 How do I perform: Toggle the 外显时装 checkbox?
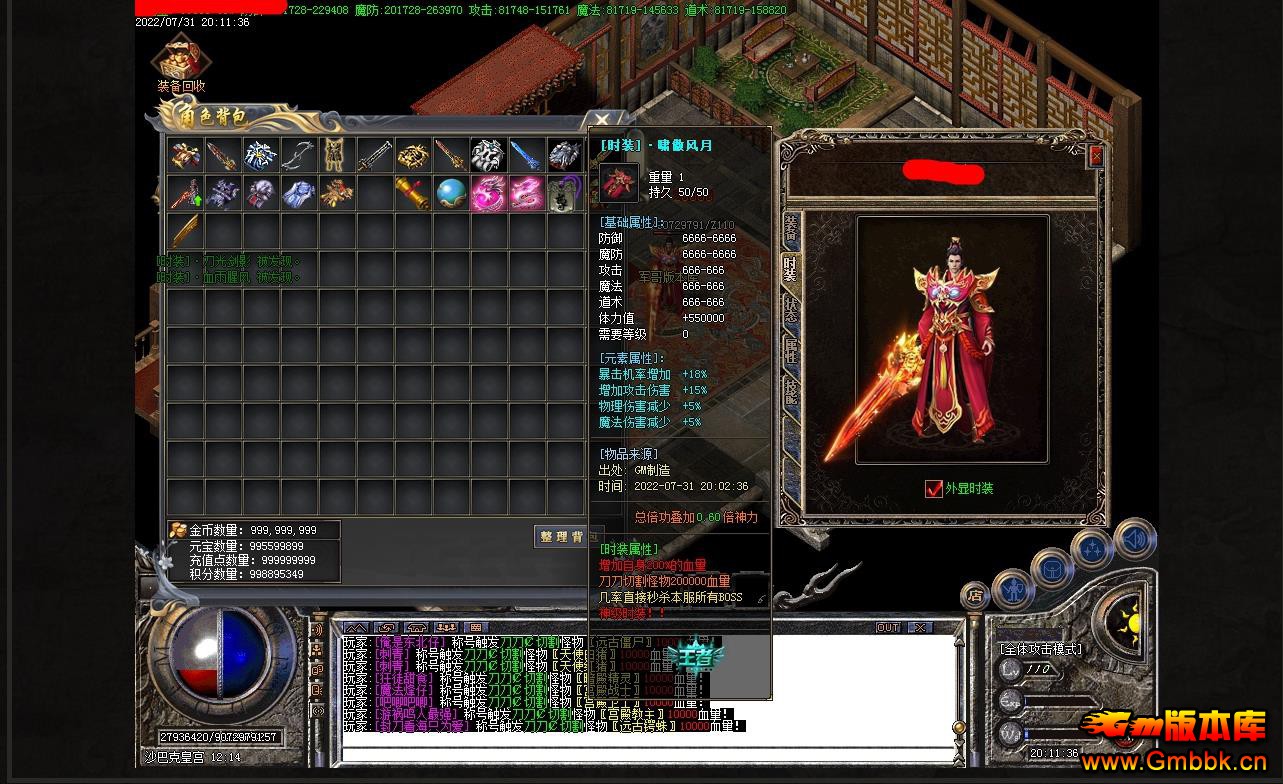point(933,488)
